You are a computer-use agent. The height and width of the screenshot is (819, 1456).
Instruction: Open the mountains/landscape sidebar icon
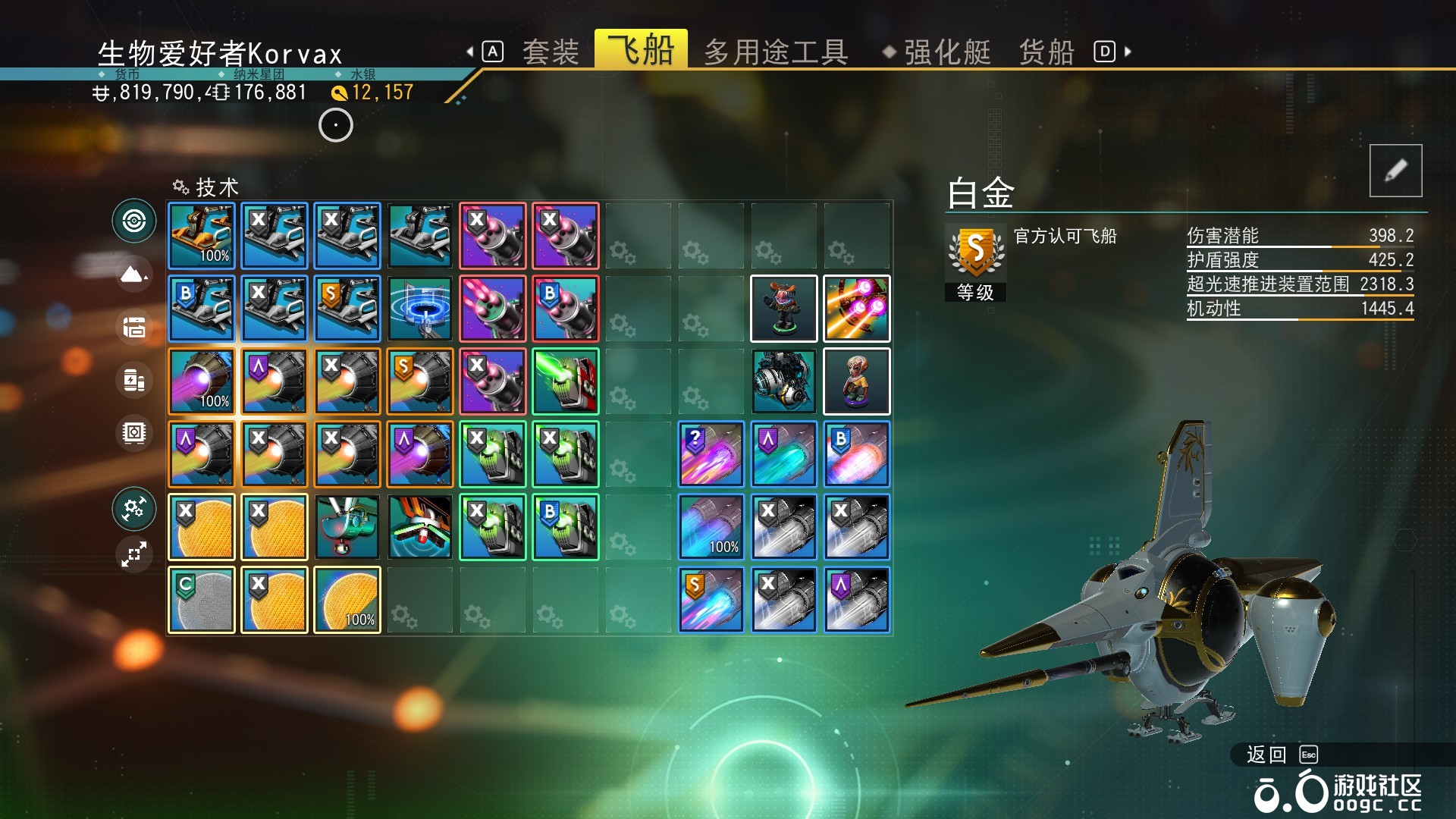[134, 275]
